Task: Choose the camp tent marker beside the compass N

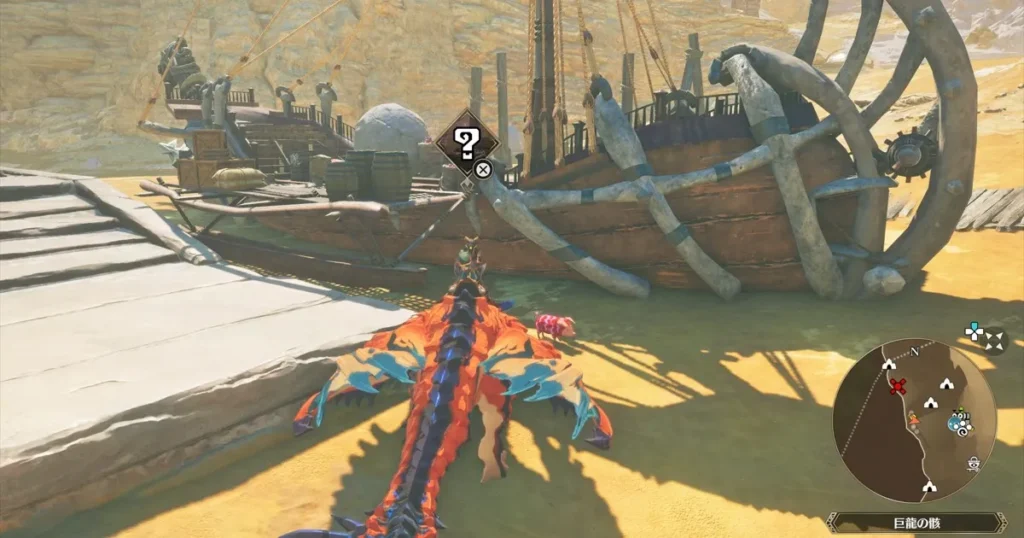Action: pos(889,365)
